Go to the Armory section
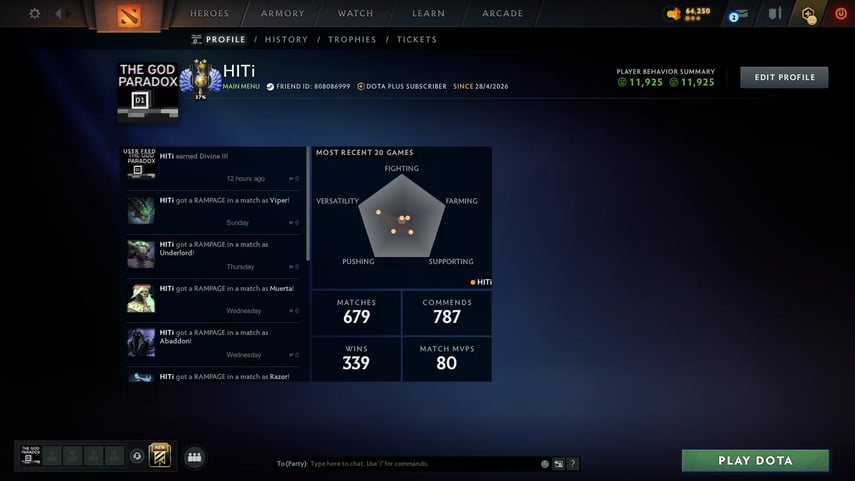855x481 pixels. (x=282, y=14)
